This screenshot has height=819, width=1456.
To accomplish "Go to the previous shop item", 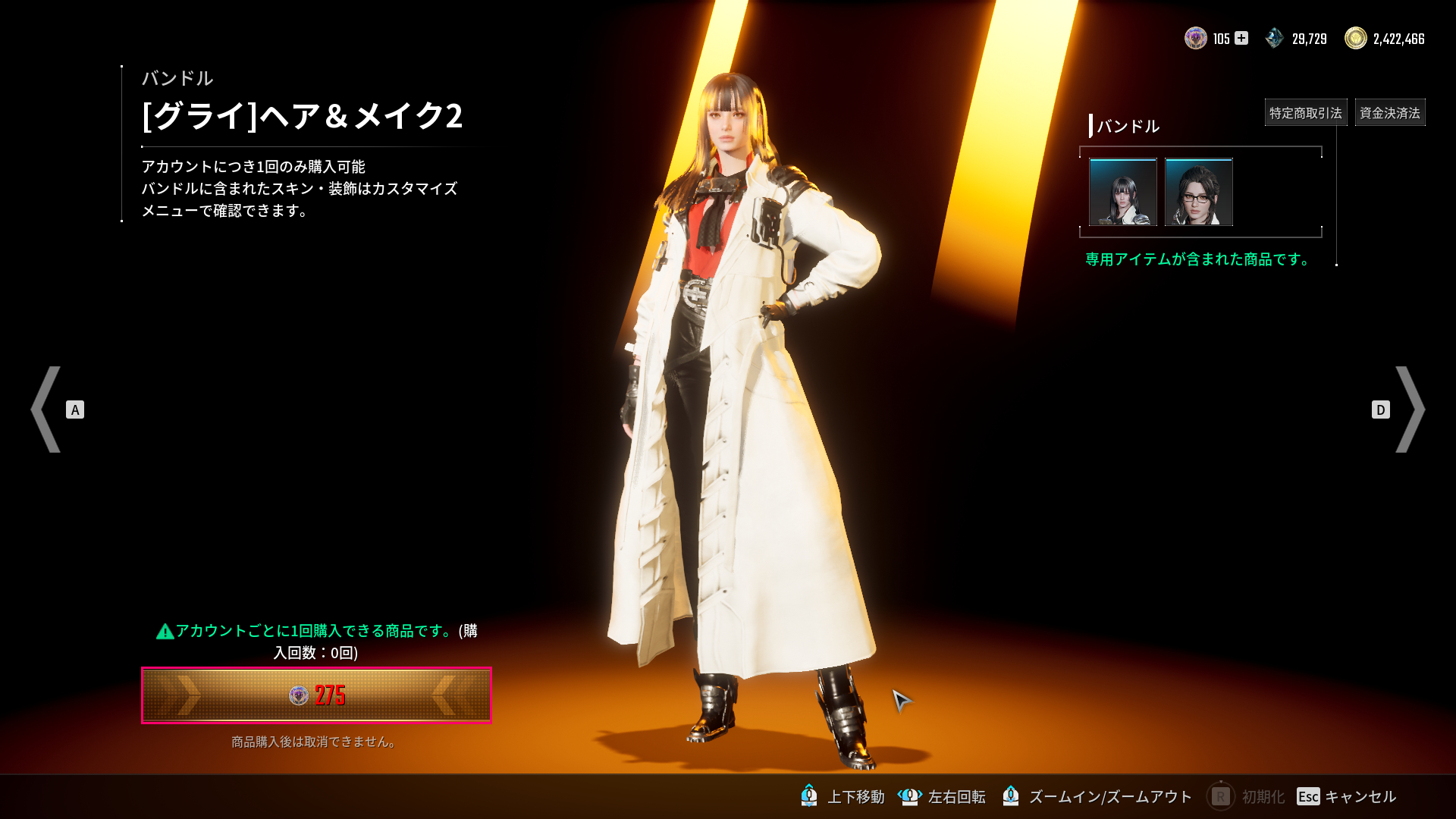I will (x=47, y=409).
